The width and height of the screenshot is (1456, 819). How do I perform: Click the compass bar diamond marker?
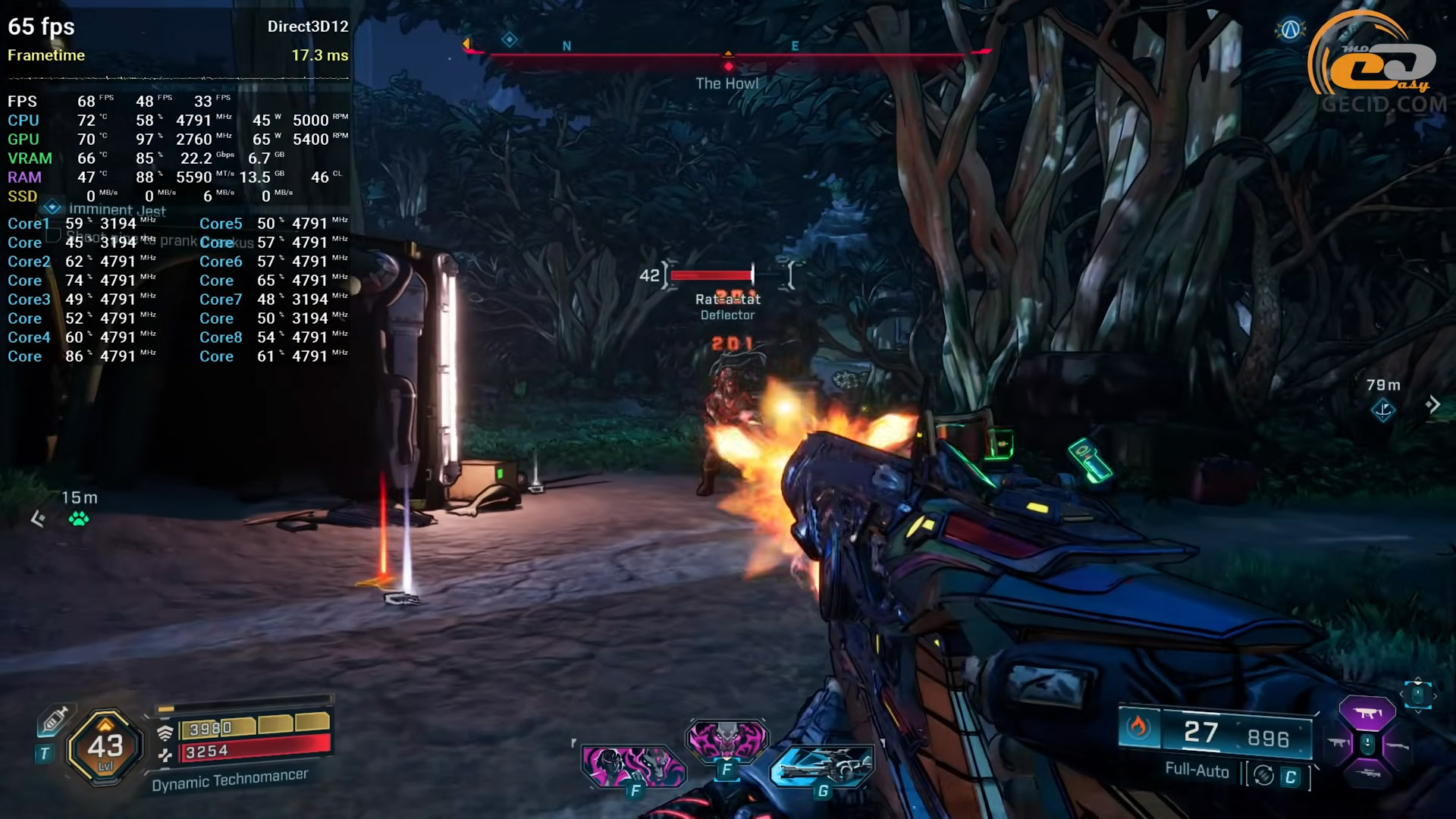click(510, 39)
